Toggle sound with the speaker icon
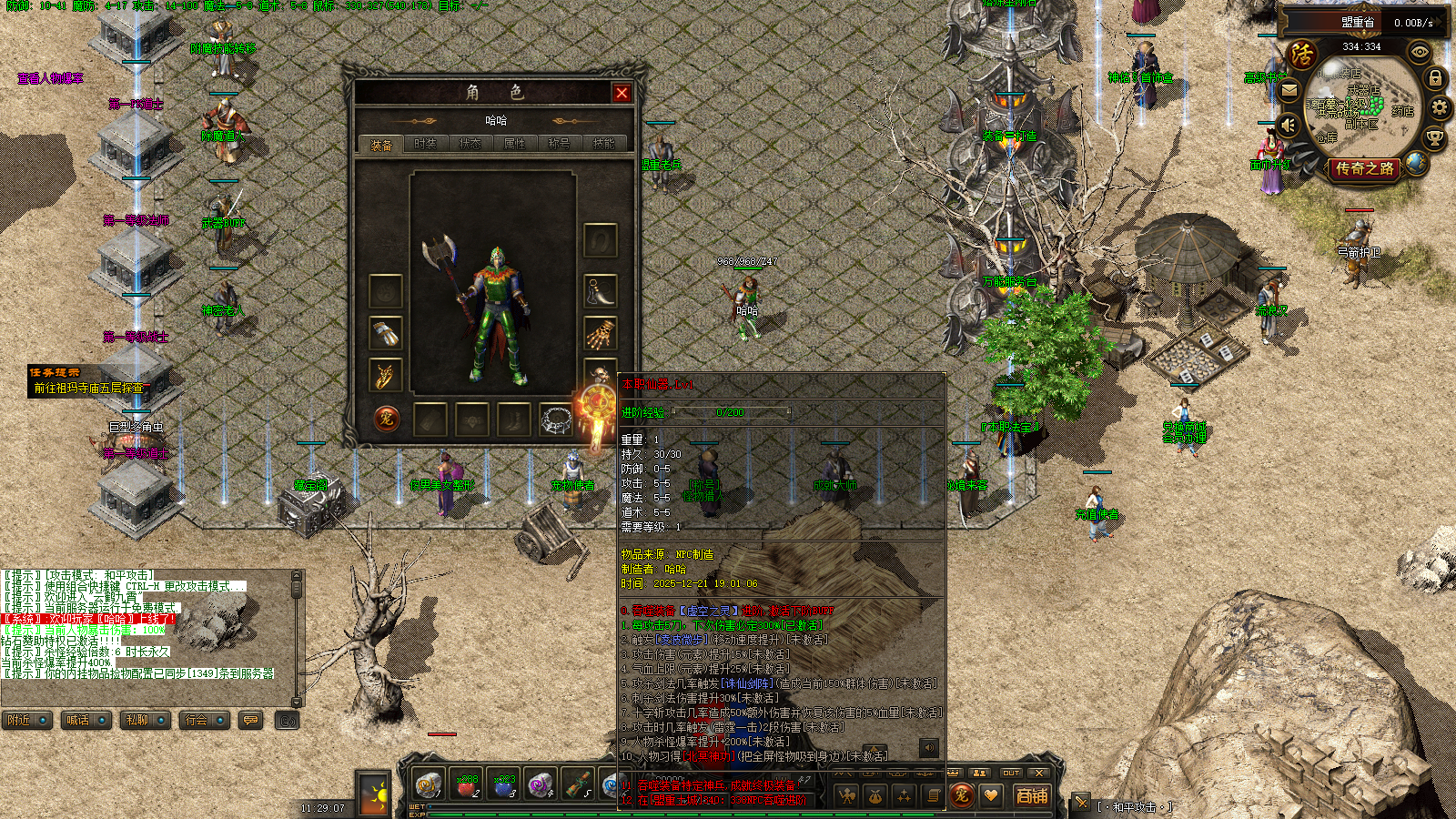 tap(1288, 124)
